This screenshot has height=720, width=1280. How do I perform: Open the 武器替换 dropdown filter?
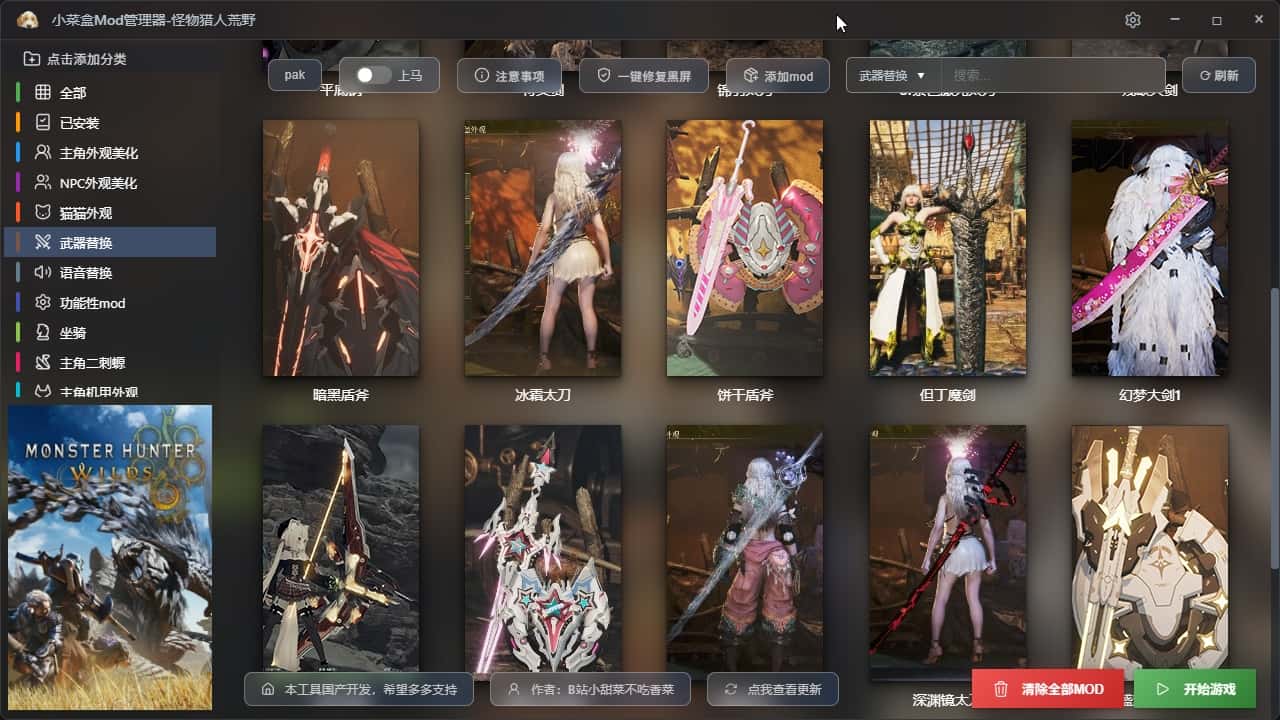pos(893,75)
